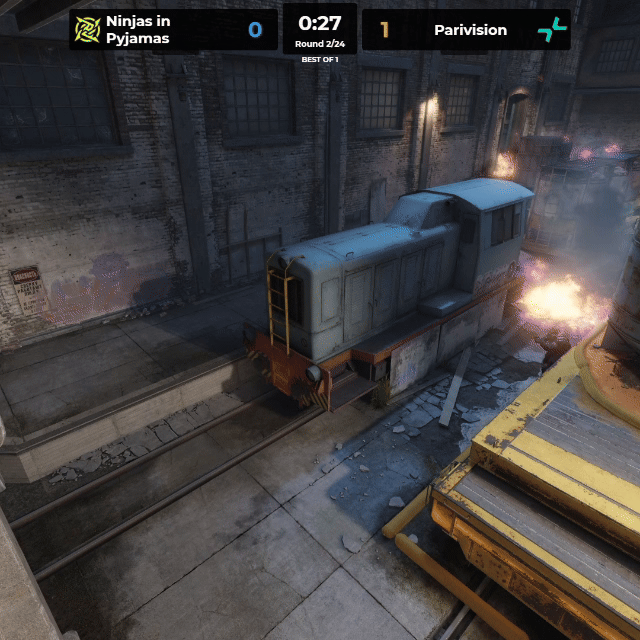This screenshot has width=640, height=640.
Task: Select the Ninjas in Pyjamas team name
Action: click(x=138, y=30)
